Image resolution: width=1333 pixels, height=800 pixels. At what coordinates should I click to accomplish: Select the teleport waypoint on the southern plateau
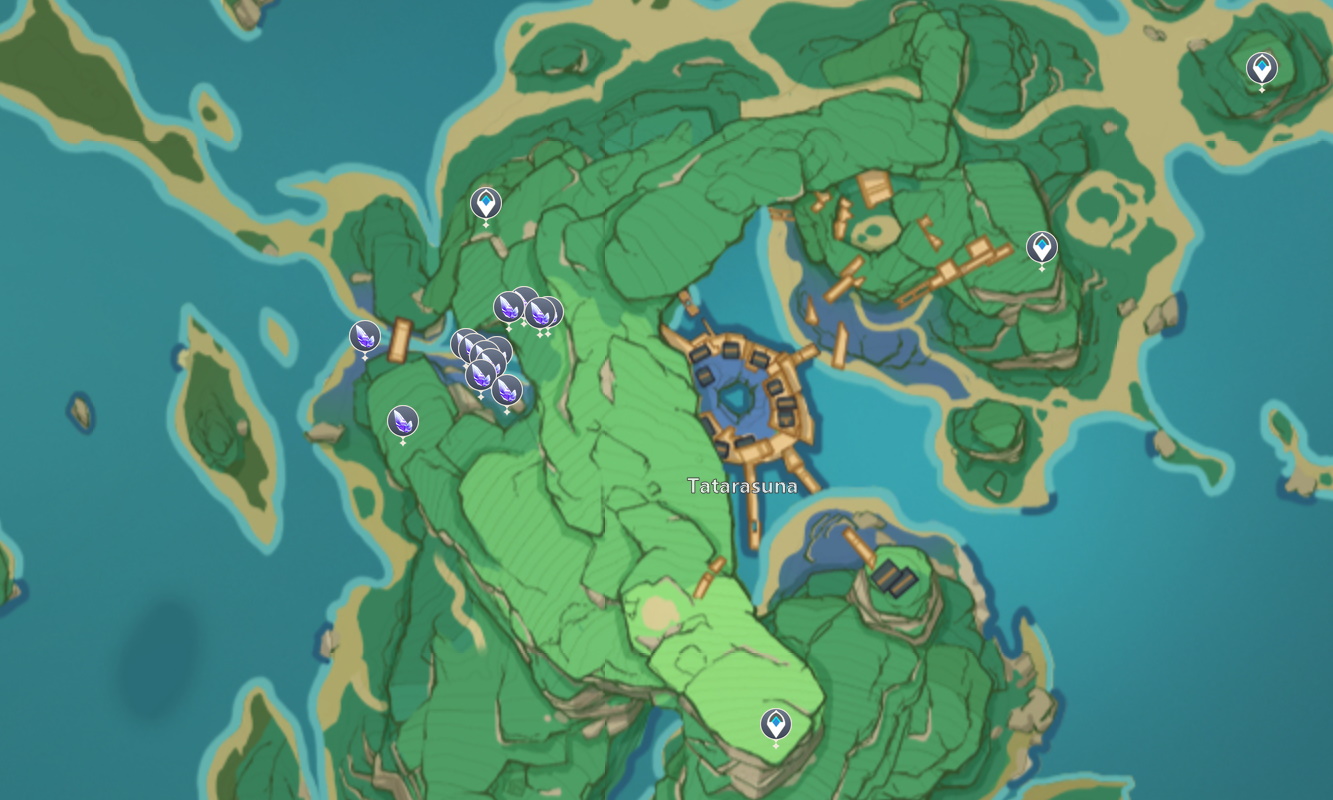(x=776, y=722)
